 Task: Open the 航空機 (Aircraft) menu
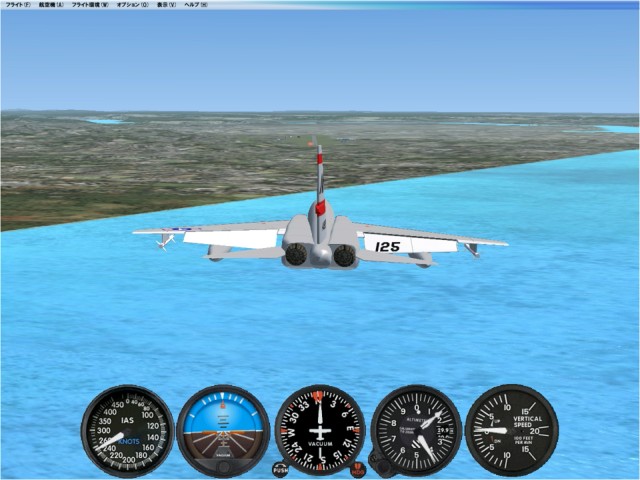[52, 5]
